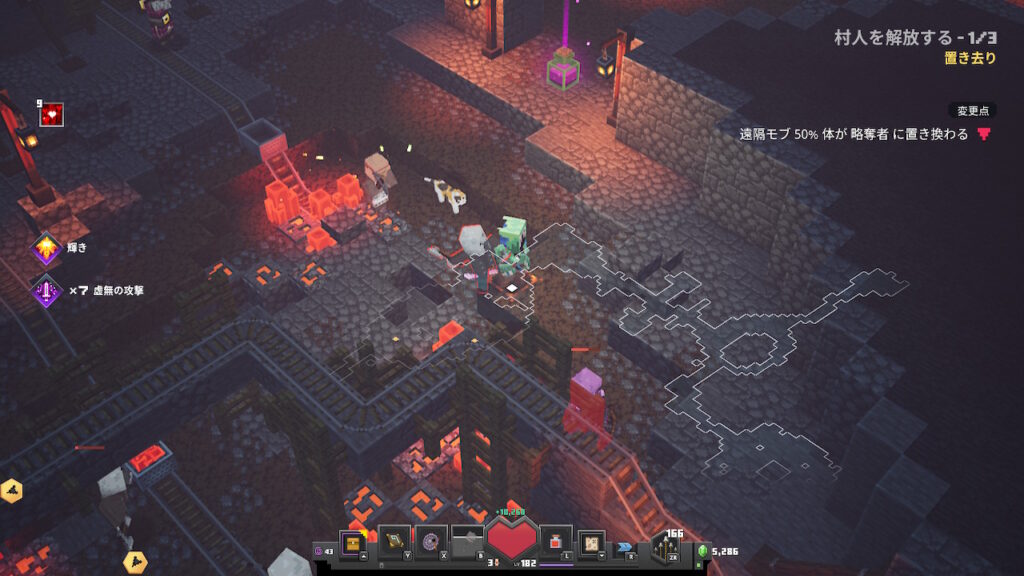Open the inventory chest slot

pyautogui.click(x=353, y=543)
